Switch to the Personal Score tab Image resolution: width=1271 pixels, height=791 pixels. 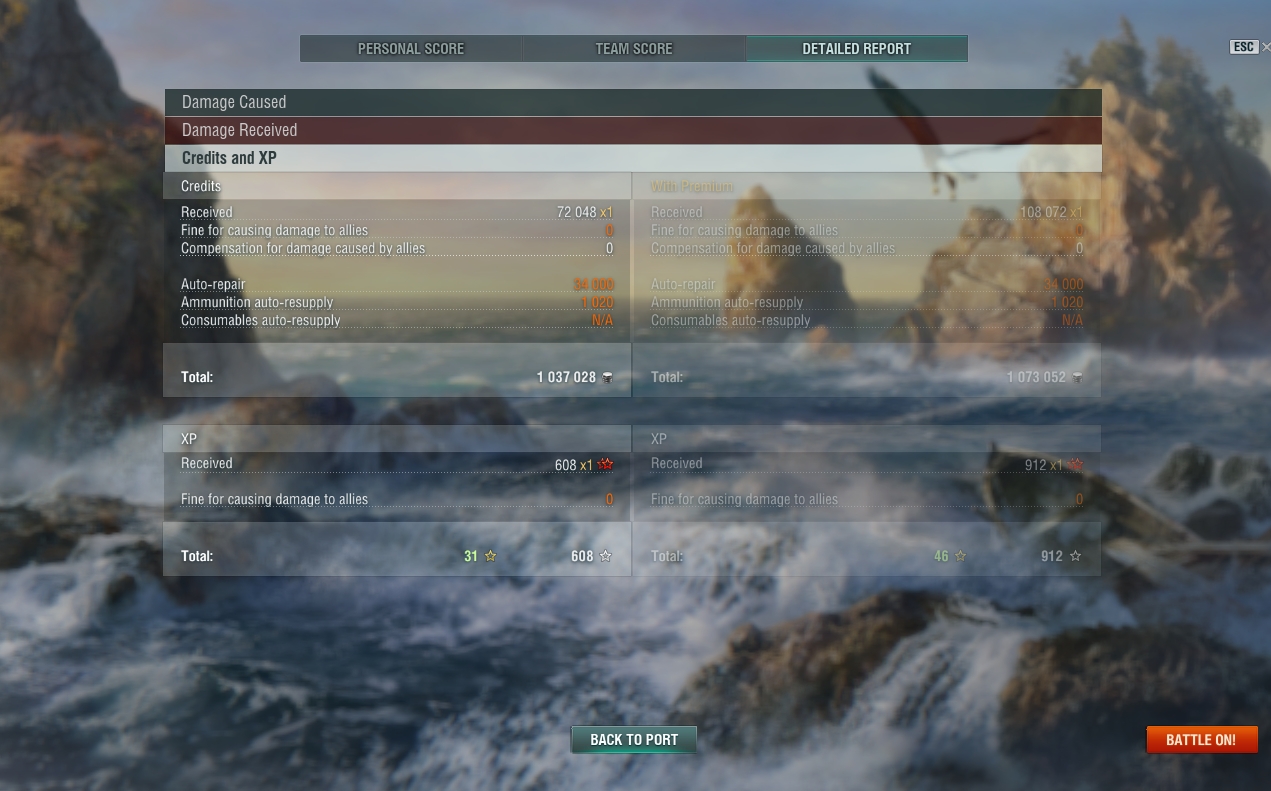pyautogui.click(x=411, y=49)
